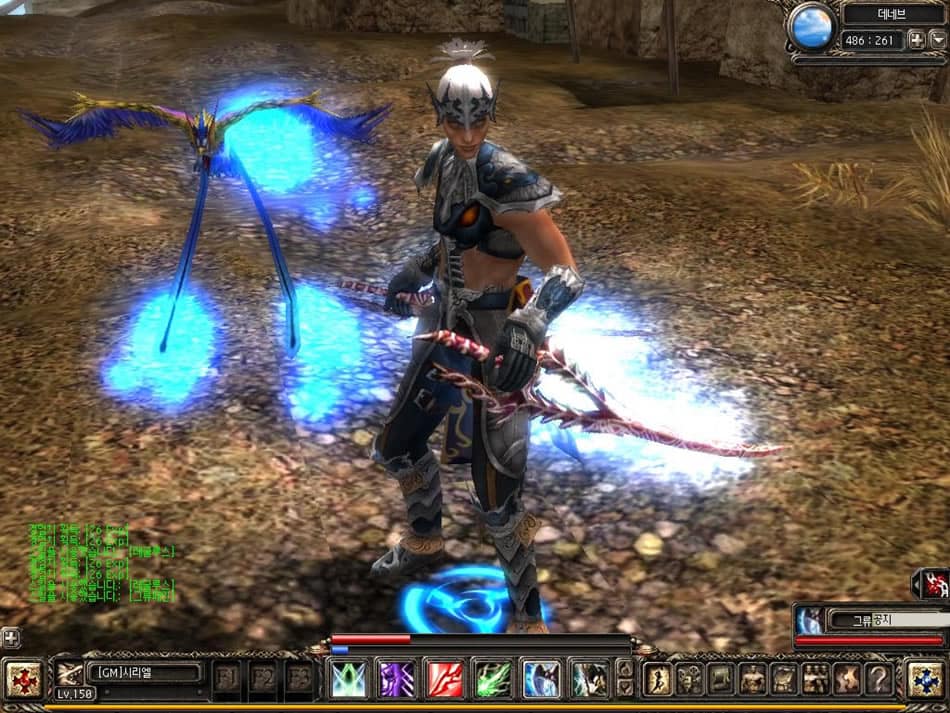Open the dropdown arrow next to the coordinates
950x713 pixels.
937,40
